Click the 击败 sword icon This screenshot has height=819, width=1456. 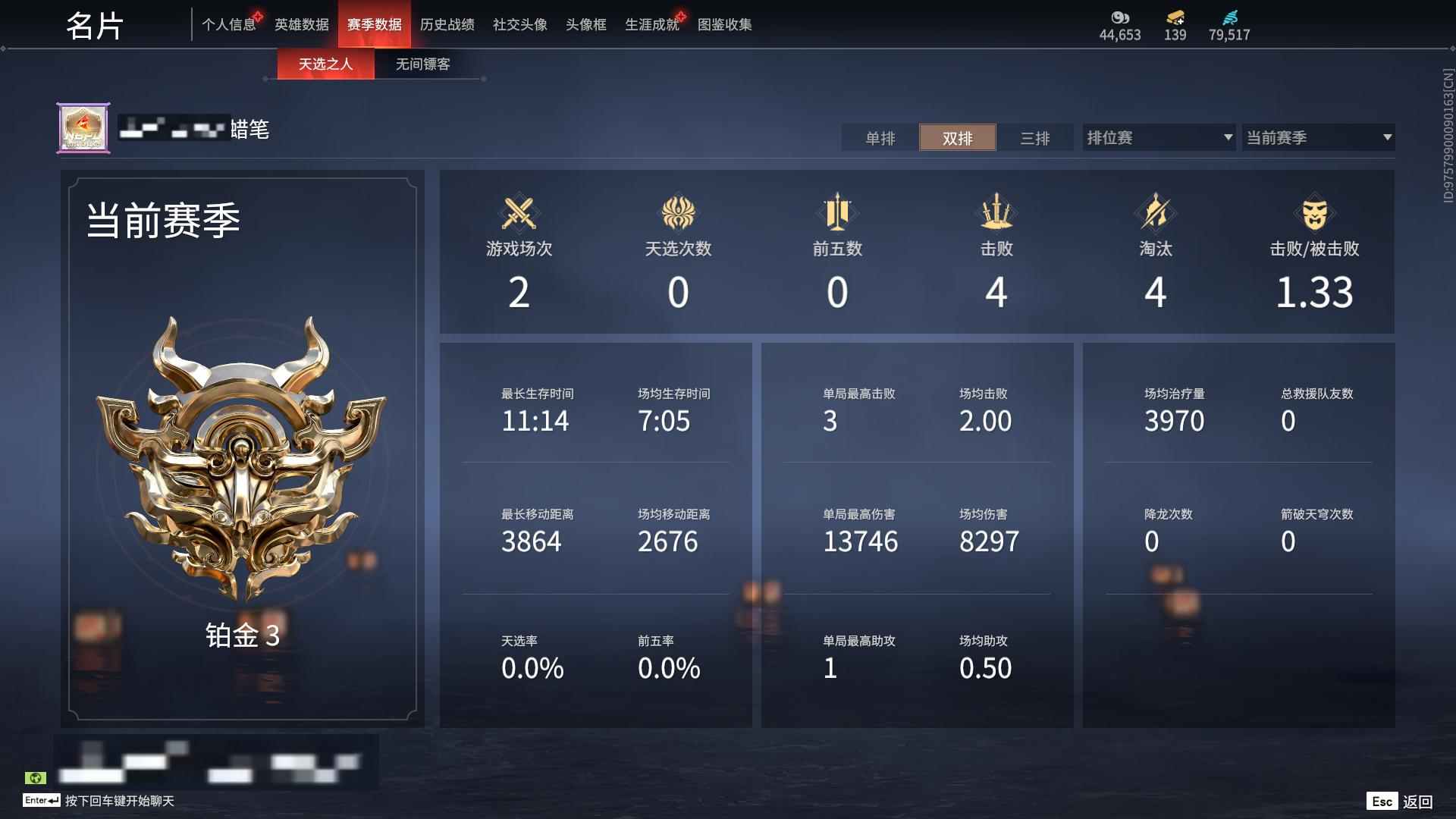click(997, 215)
